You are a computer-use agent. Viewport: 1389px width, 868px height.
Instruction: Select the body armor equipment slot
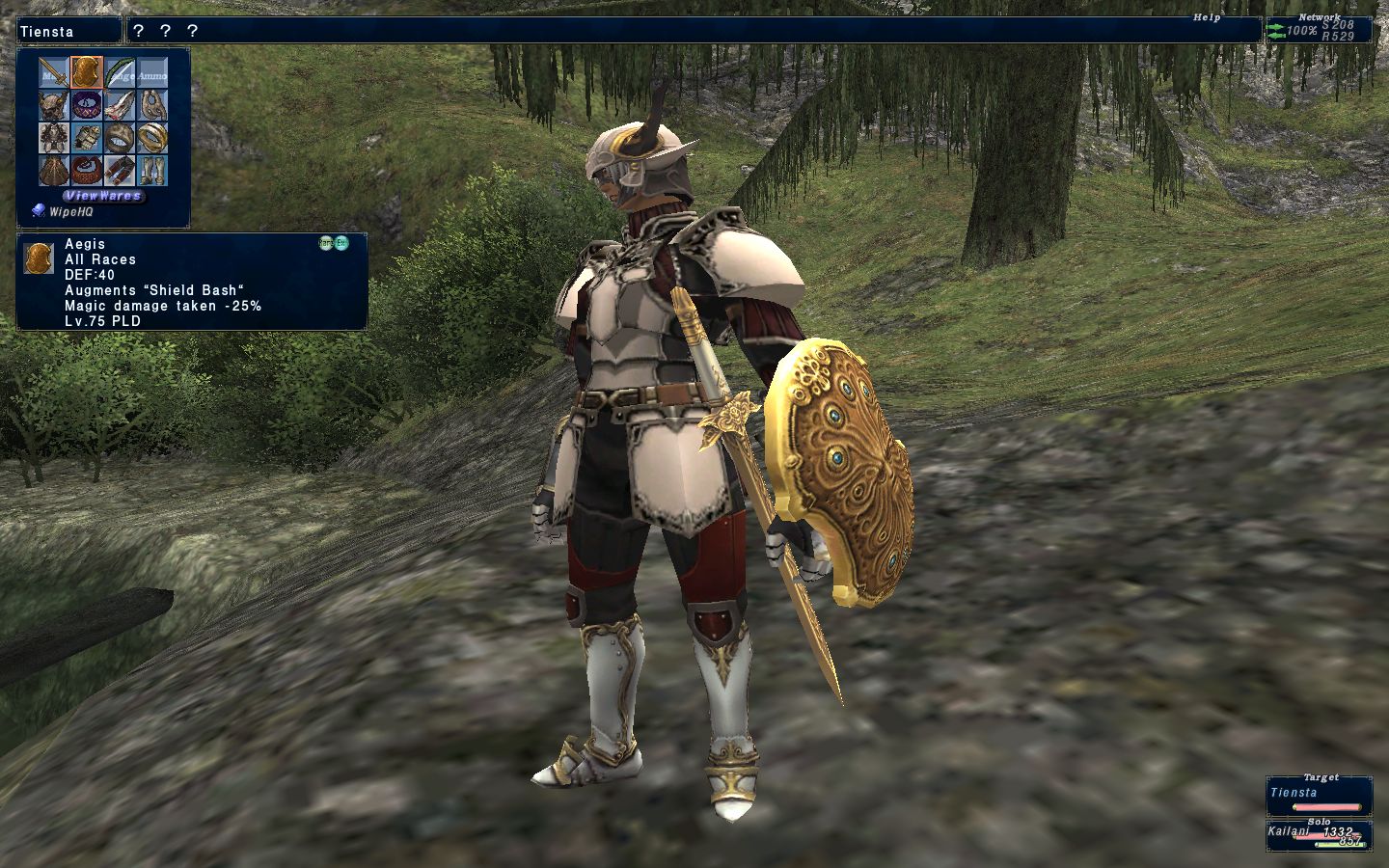click(x=53, y=138)
